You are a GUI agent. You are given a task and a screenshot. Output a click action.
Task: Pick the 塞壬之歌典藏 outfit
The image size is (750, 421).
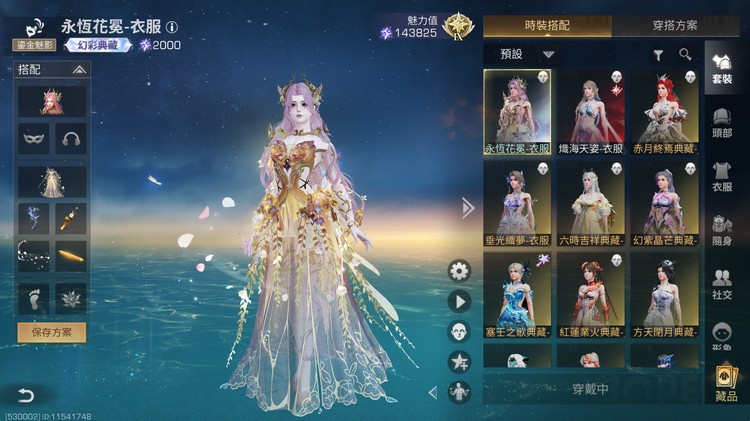pyautogui.click(x=517, y=295)
